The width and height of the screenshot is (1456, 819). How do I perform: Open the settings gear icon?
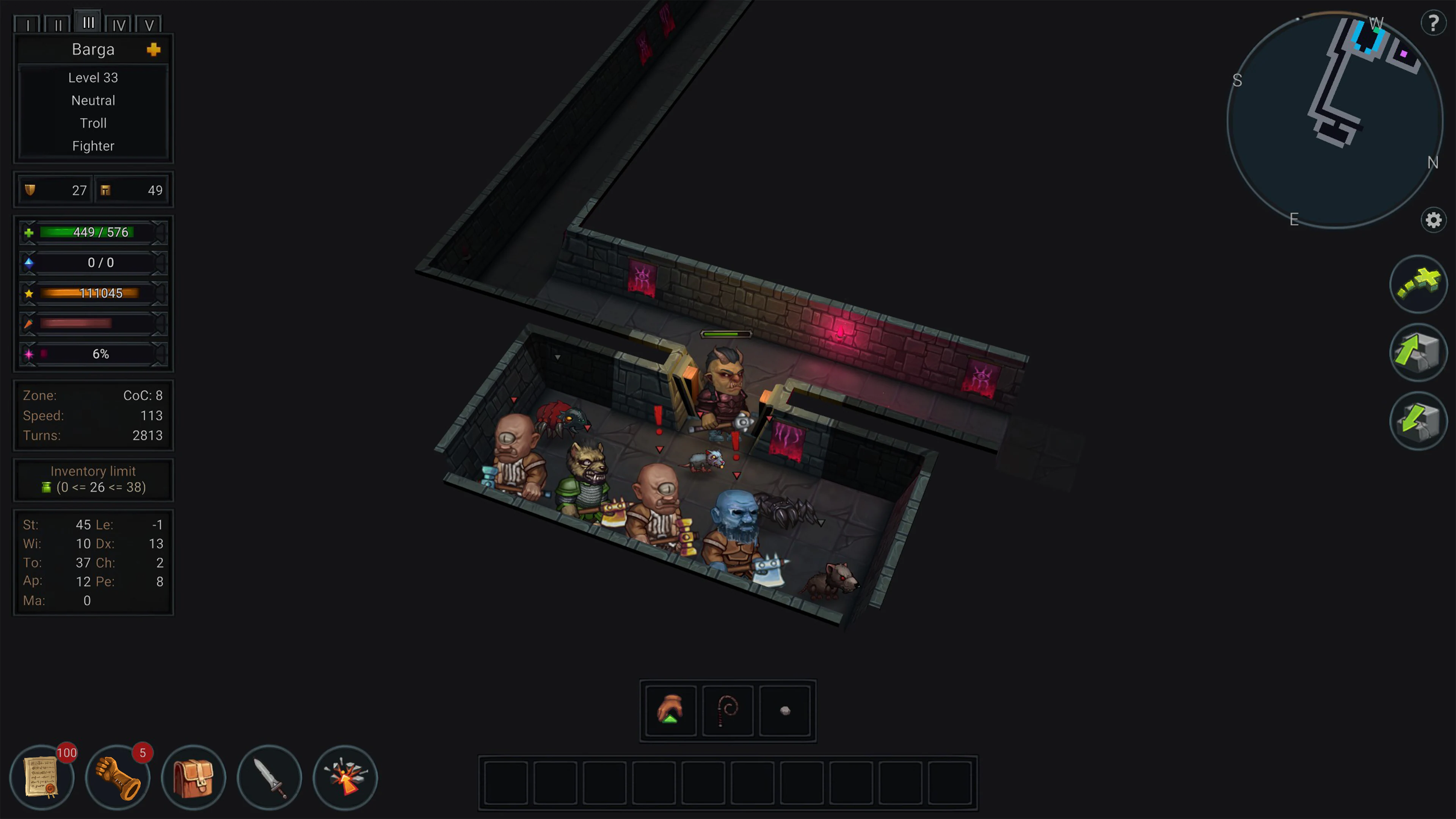[x=1433, y=220]
